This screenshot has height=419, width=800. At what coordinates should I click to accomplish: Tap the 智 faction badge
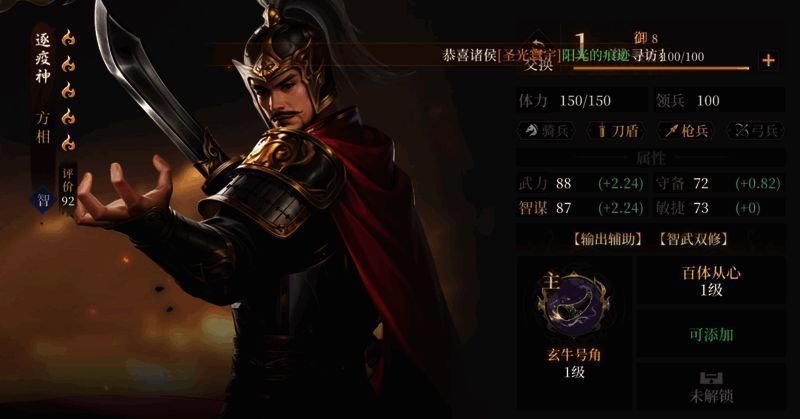tap(44, 199)
